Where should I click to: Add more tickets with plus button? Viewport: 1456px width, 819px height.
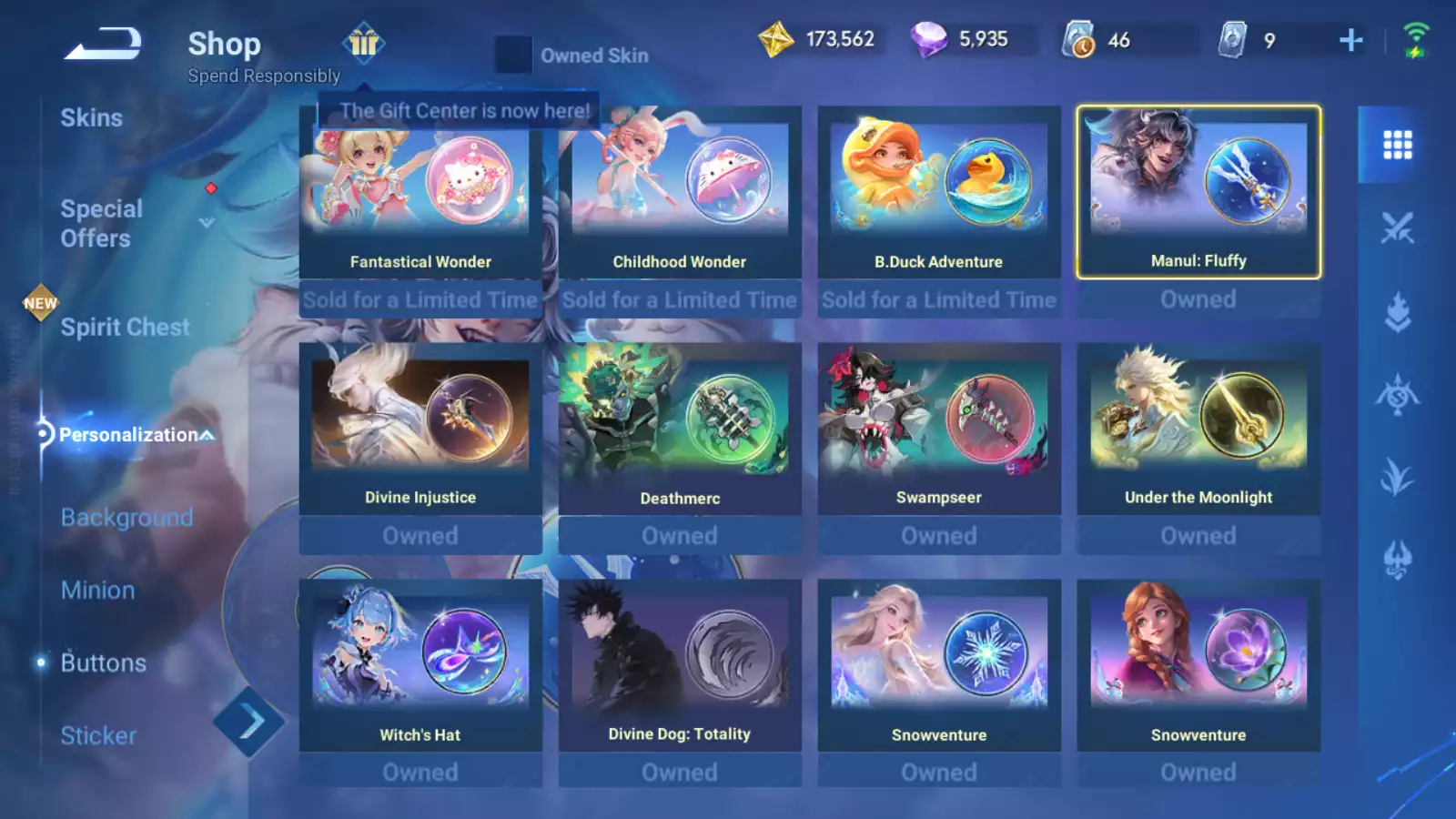pos(1351,40)
